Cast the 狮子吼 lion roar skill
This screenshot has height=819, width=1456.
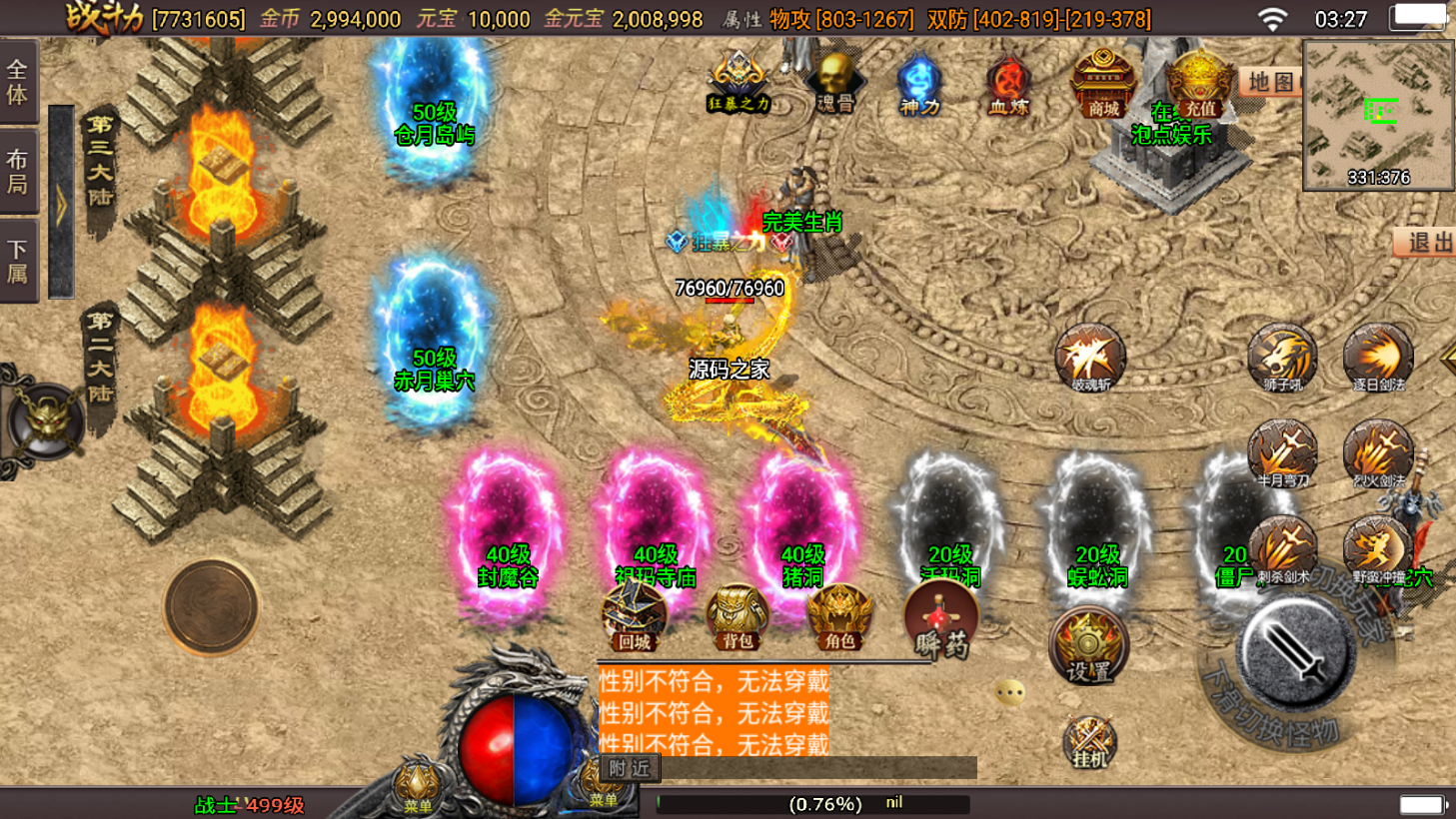pos(1282,357)
